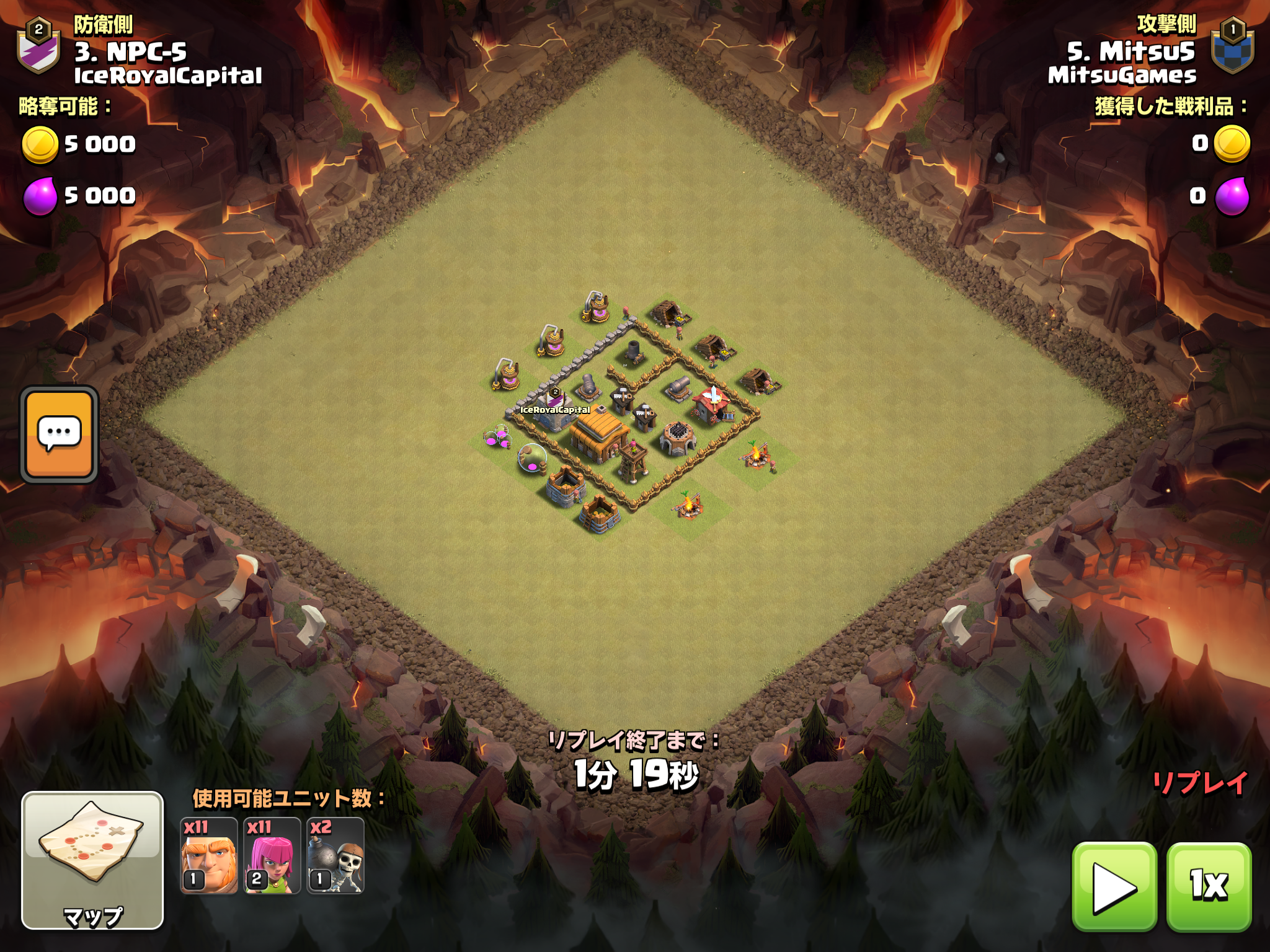Start the replay with the play button

click(1114, 886)
